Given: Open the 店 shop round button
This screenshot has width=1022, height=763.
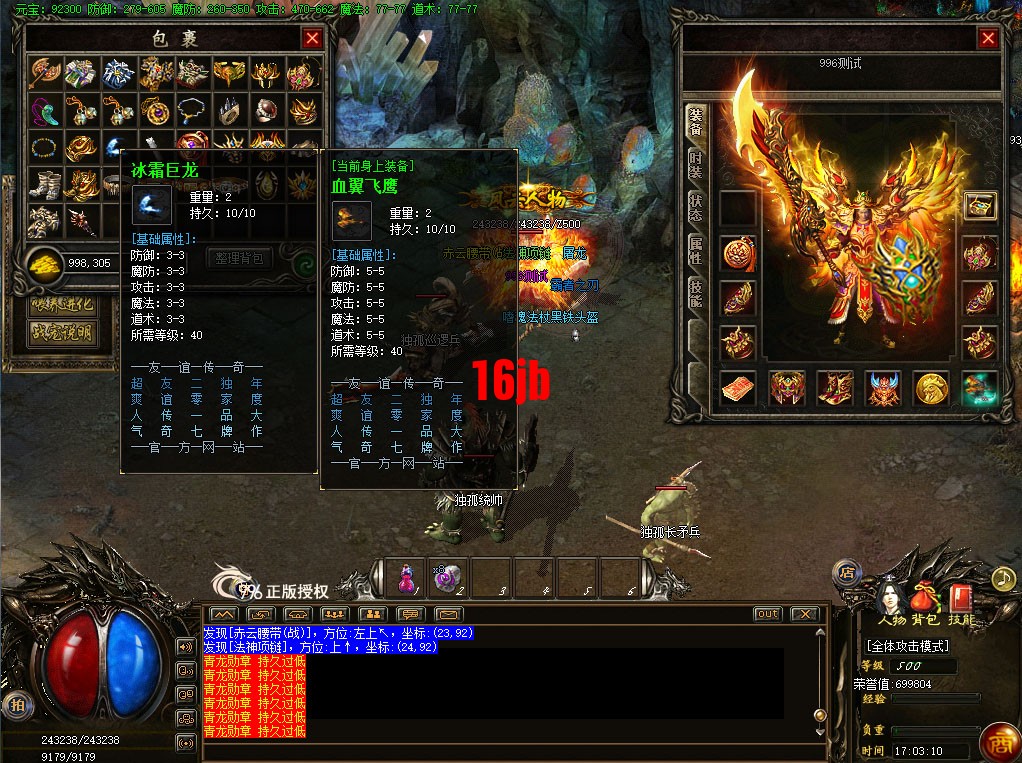Looking at the screenshot, I should 846,573.
